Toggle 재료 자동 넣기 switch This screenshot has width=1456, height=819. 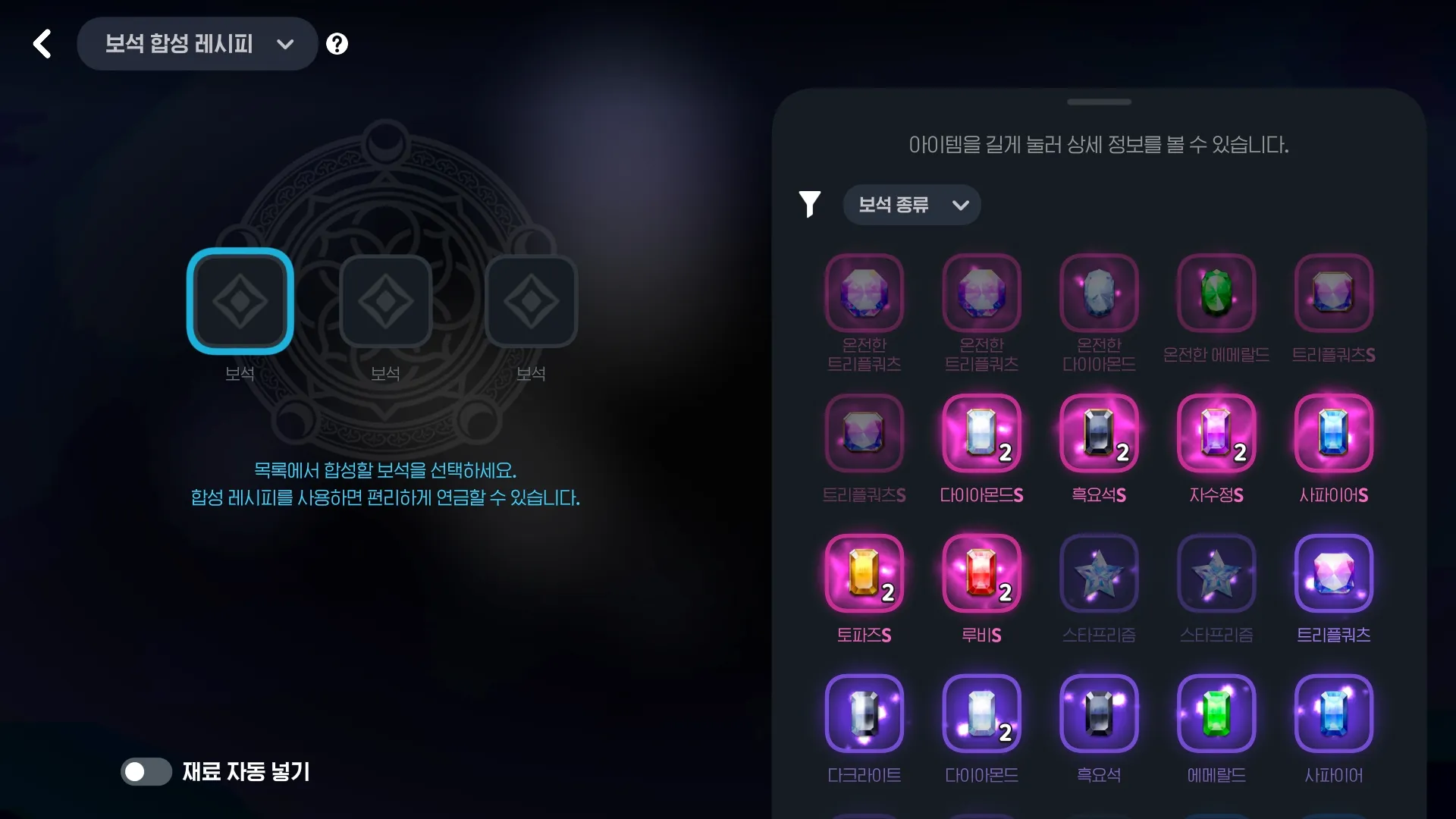[146, 772]
